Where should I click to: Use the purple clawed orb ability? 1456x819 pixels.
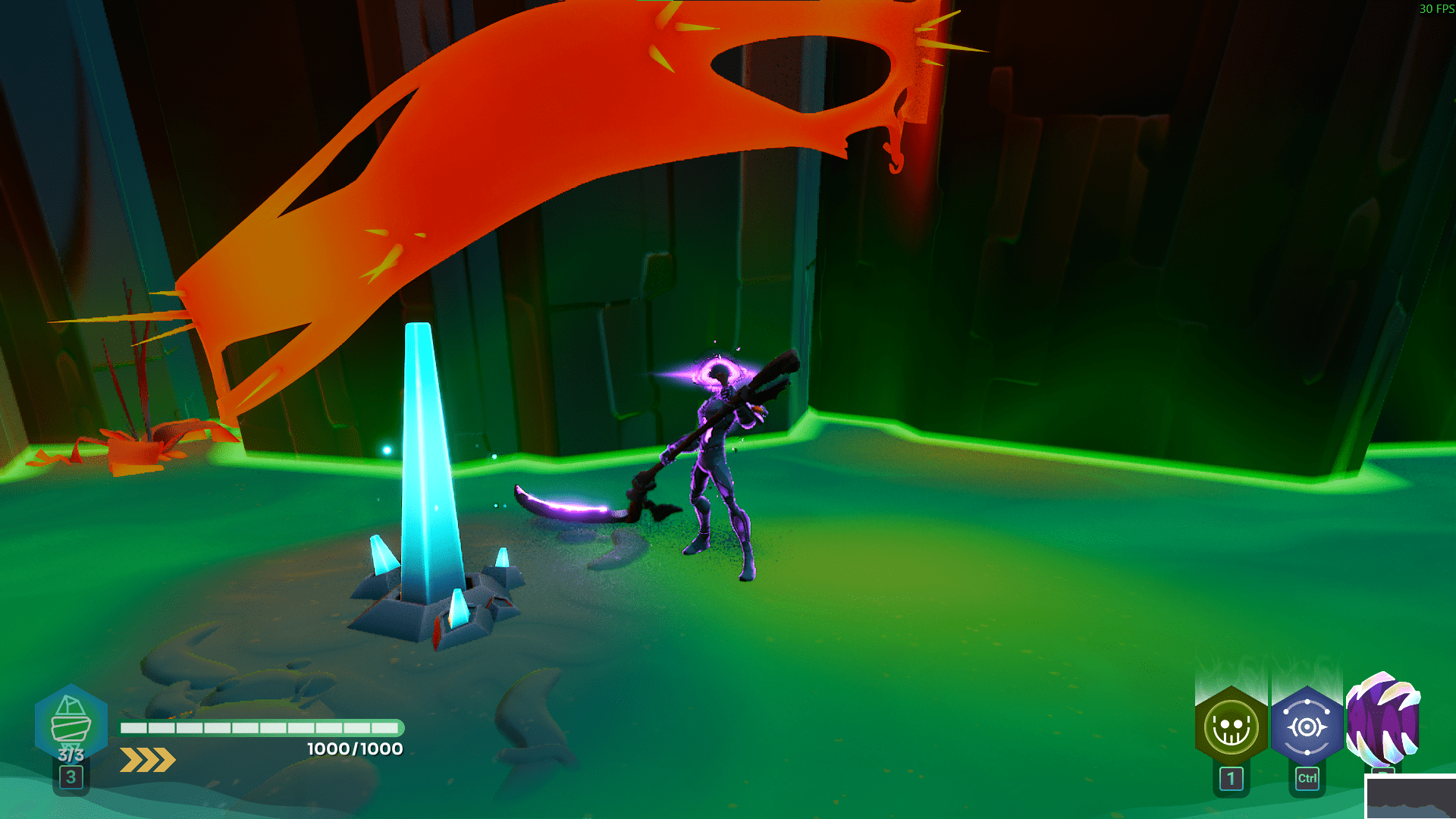(1382, 720)
